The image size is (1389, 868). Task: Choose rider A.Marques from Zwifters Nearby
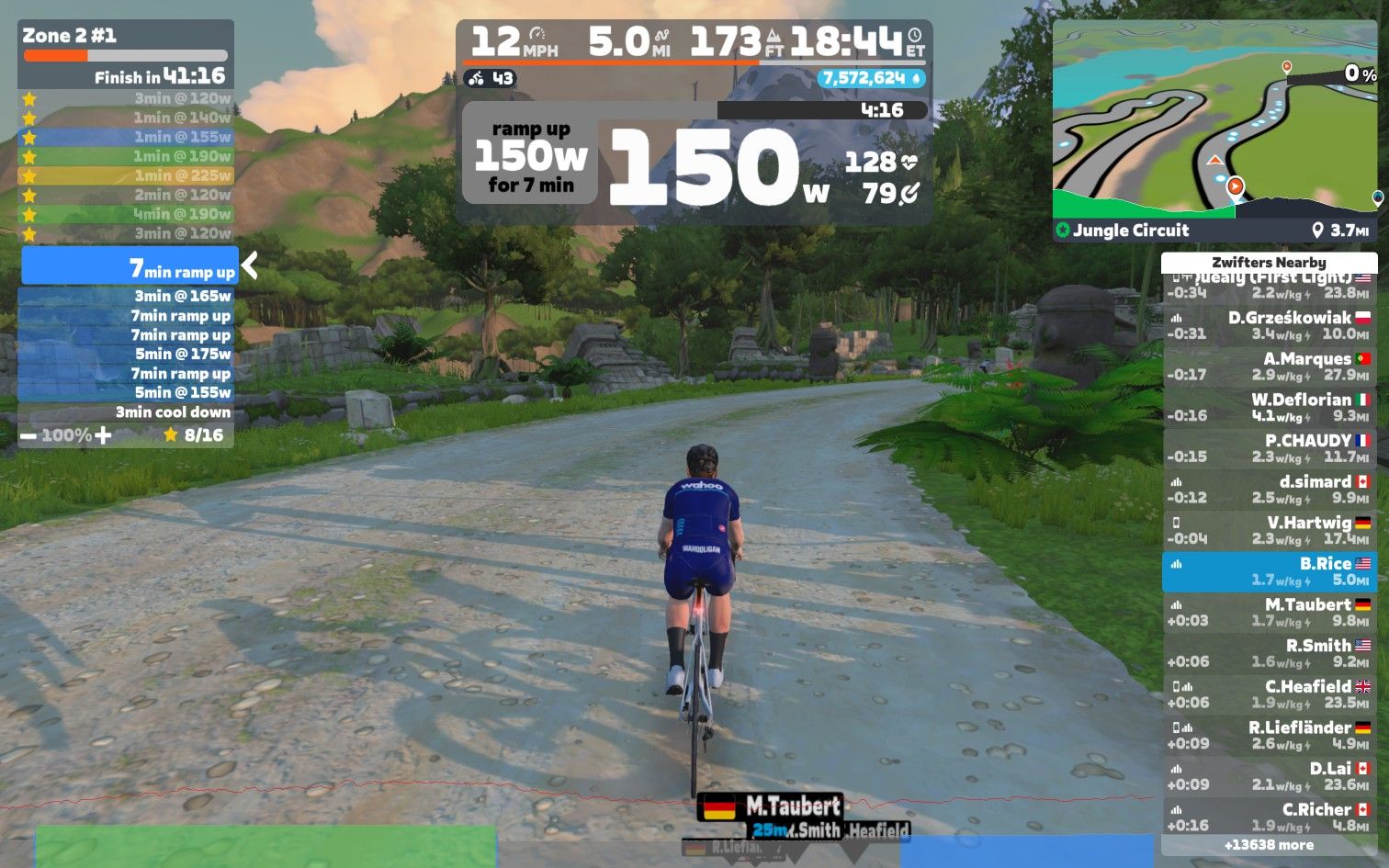pos(1269,366)
